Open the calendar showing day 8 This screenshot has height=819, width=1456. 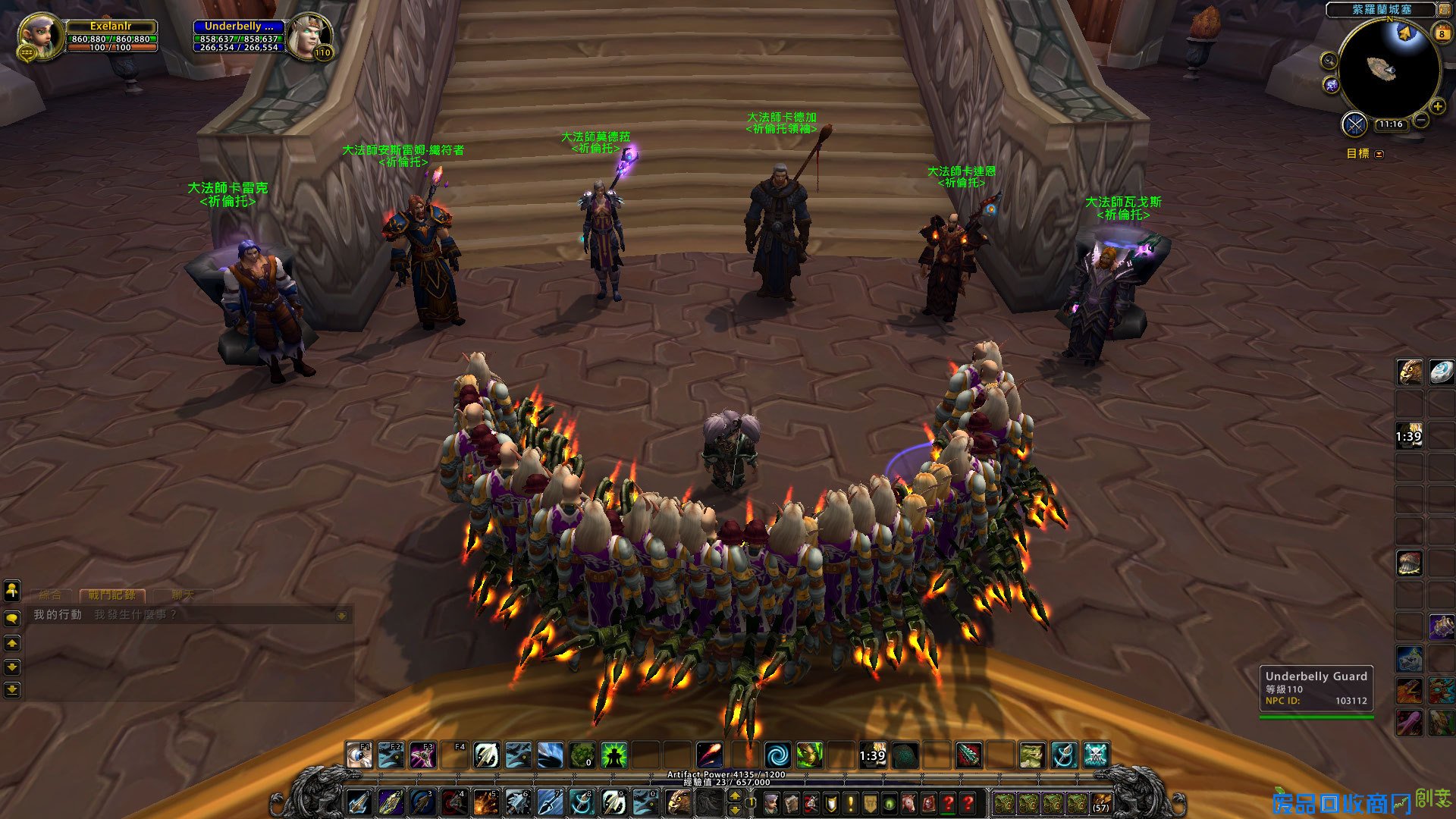[x=1442, y=33]
